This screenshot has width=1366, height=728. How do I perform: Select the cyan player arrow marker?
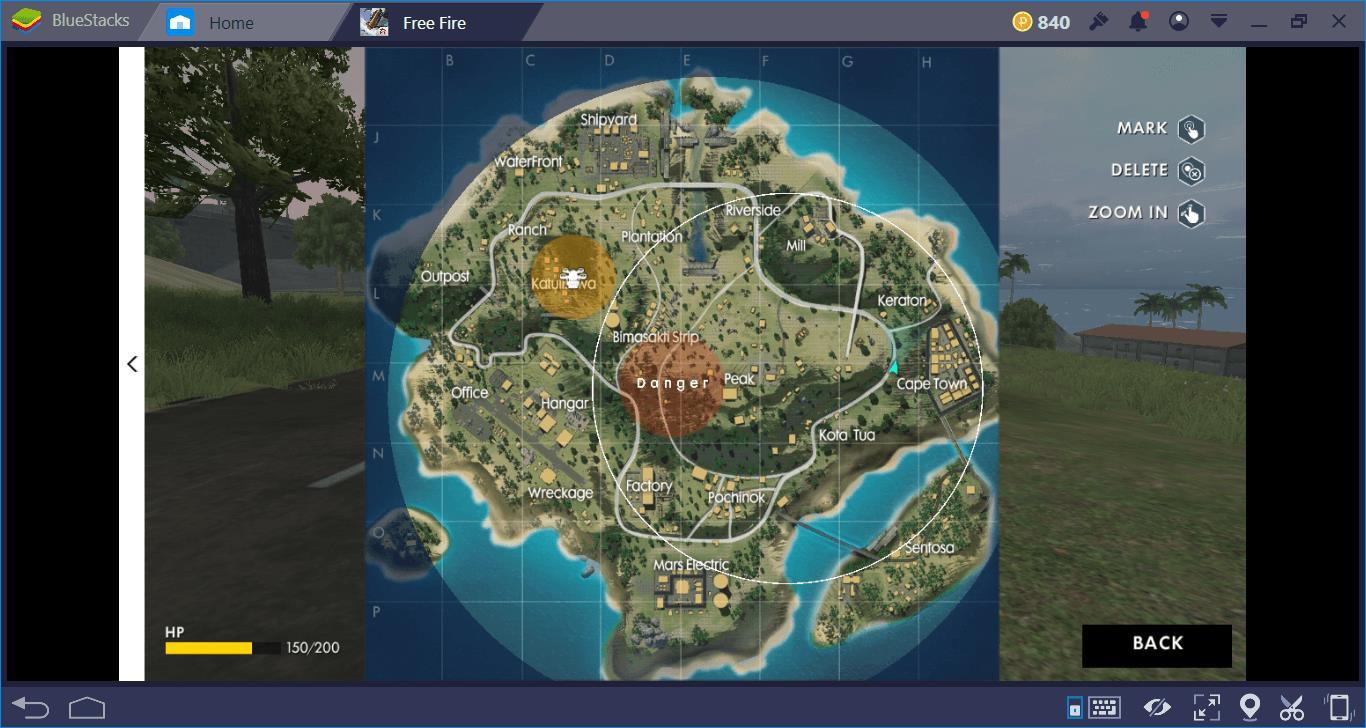point(893,367)
